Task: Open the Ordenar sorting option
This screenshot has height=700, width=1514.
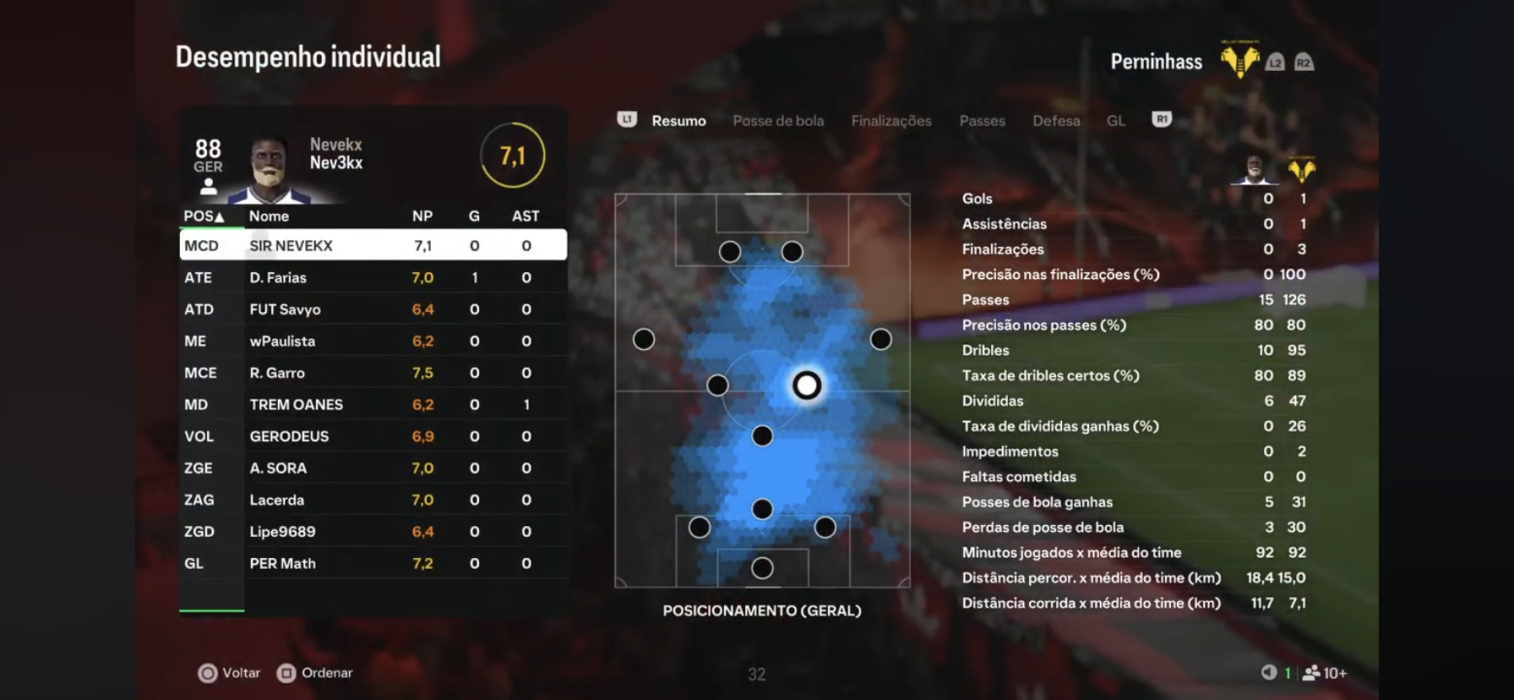Action: (315, 673)
